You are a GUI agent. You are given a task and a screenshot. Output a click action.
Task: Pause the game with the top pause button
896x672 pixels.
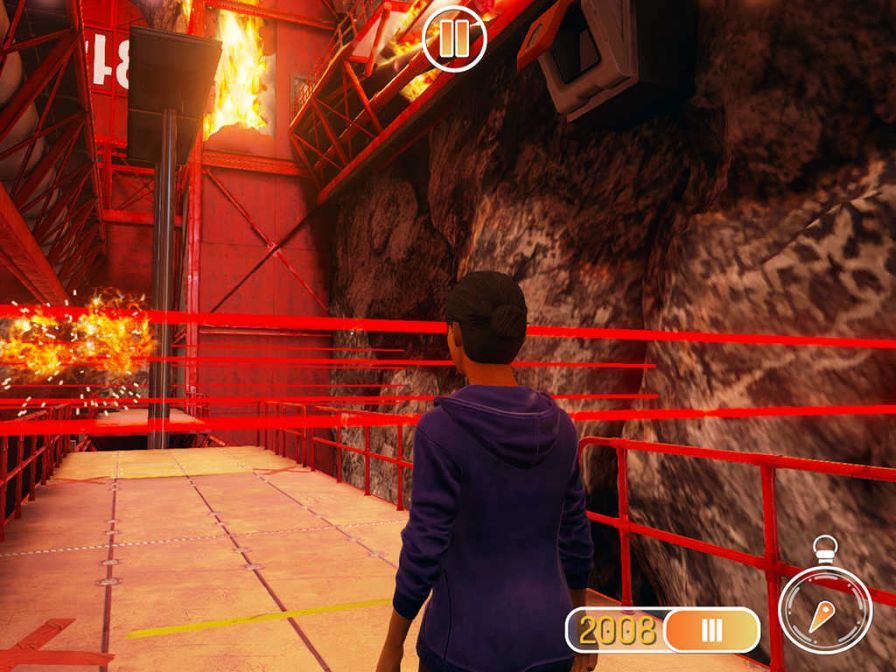coord(454,40)
